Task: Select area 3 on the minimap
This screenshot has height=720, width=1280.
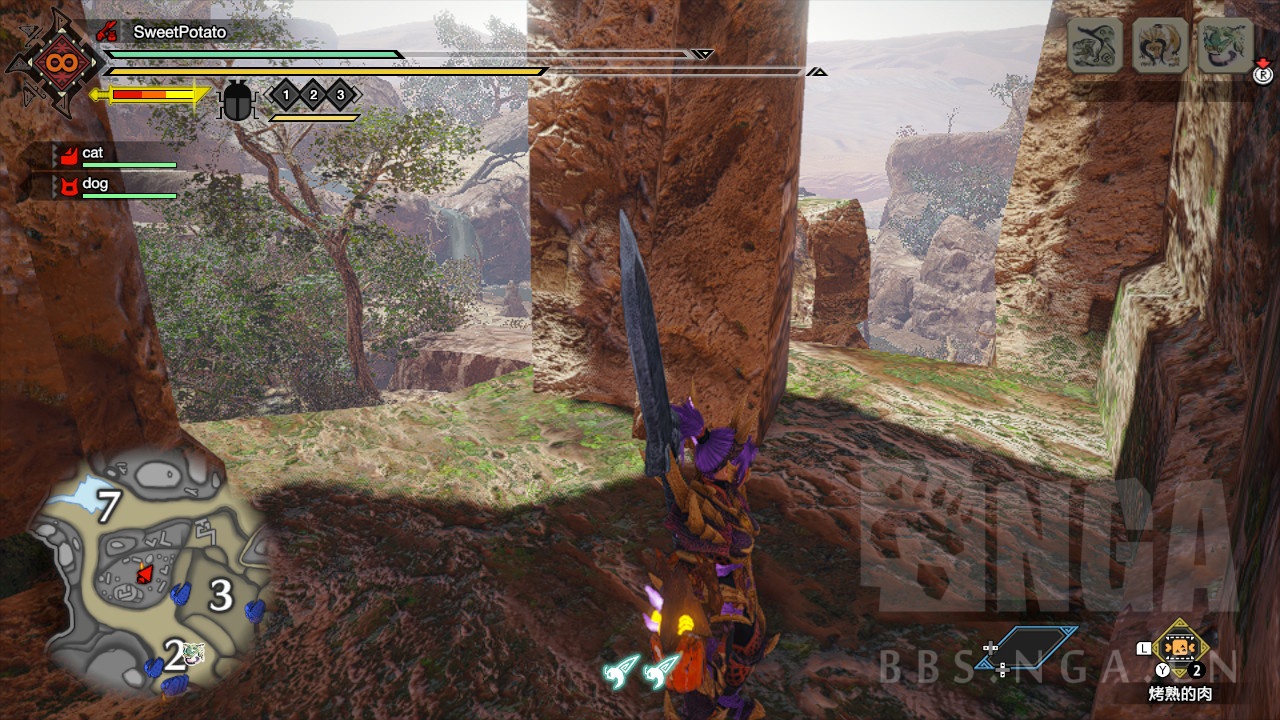Action: point(220,597)
